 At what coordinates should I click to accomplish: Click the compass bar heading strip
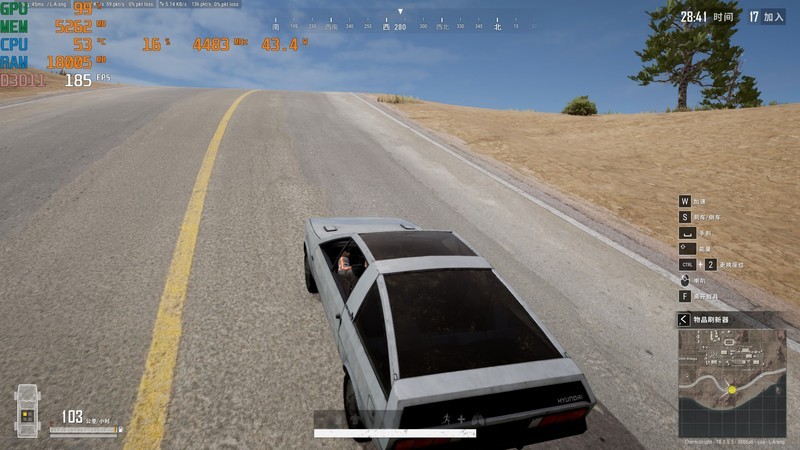coord(400,25)
